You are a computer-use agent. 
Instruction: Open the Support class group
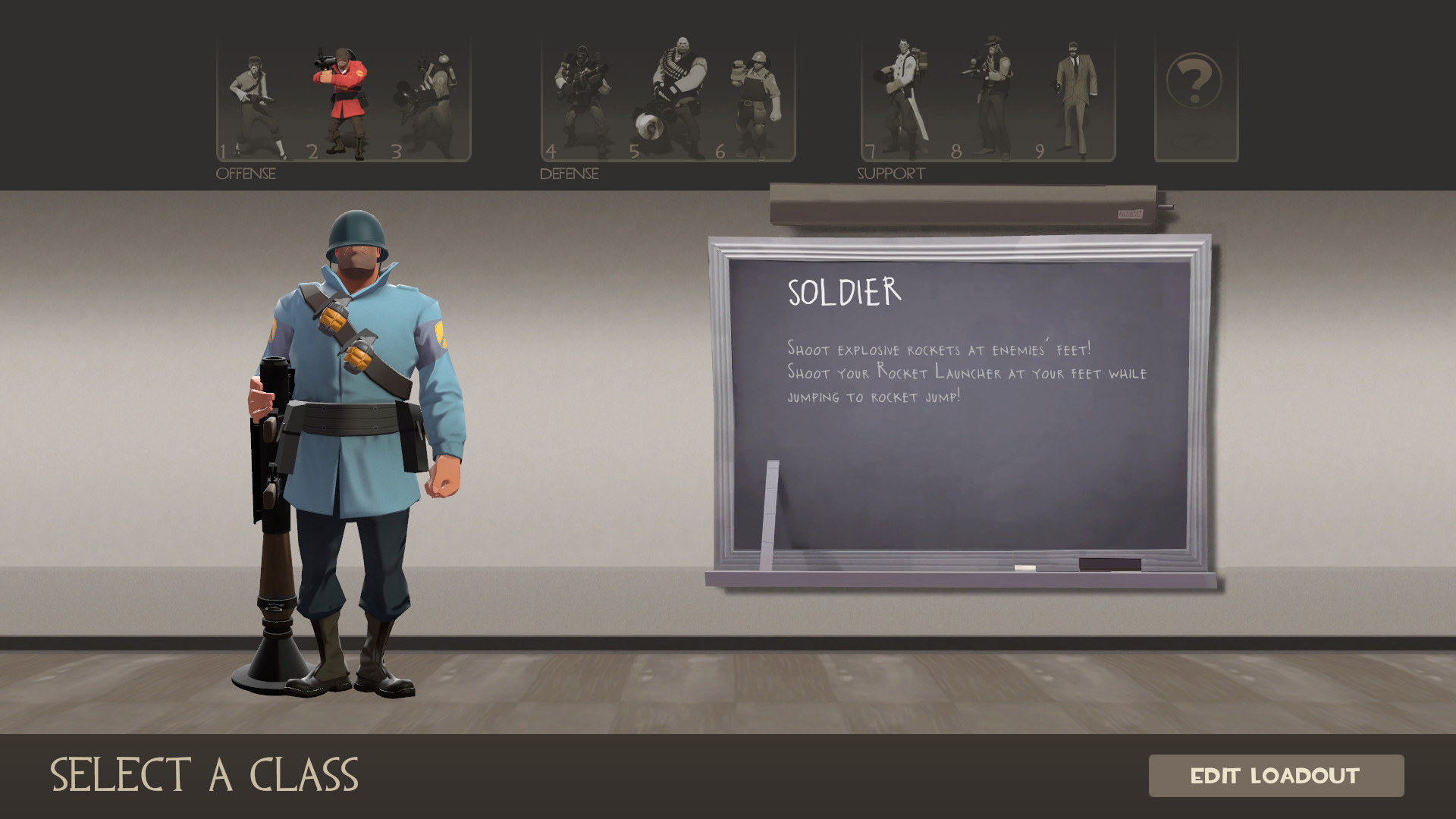click(x=890, y=174)
